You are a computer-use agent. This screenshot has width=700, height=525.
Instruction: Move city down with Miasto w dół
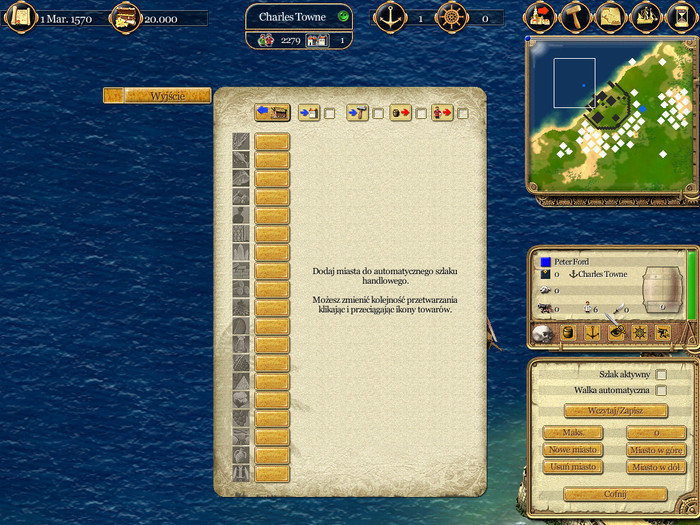[x=656, y=467]
